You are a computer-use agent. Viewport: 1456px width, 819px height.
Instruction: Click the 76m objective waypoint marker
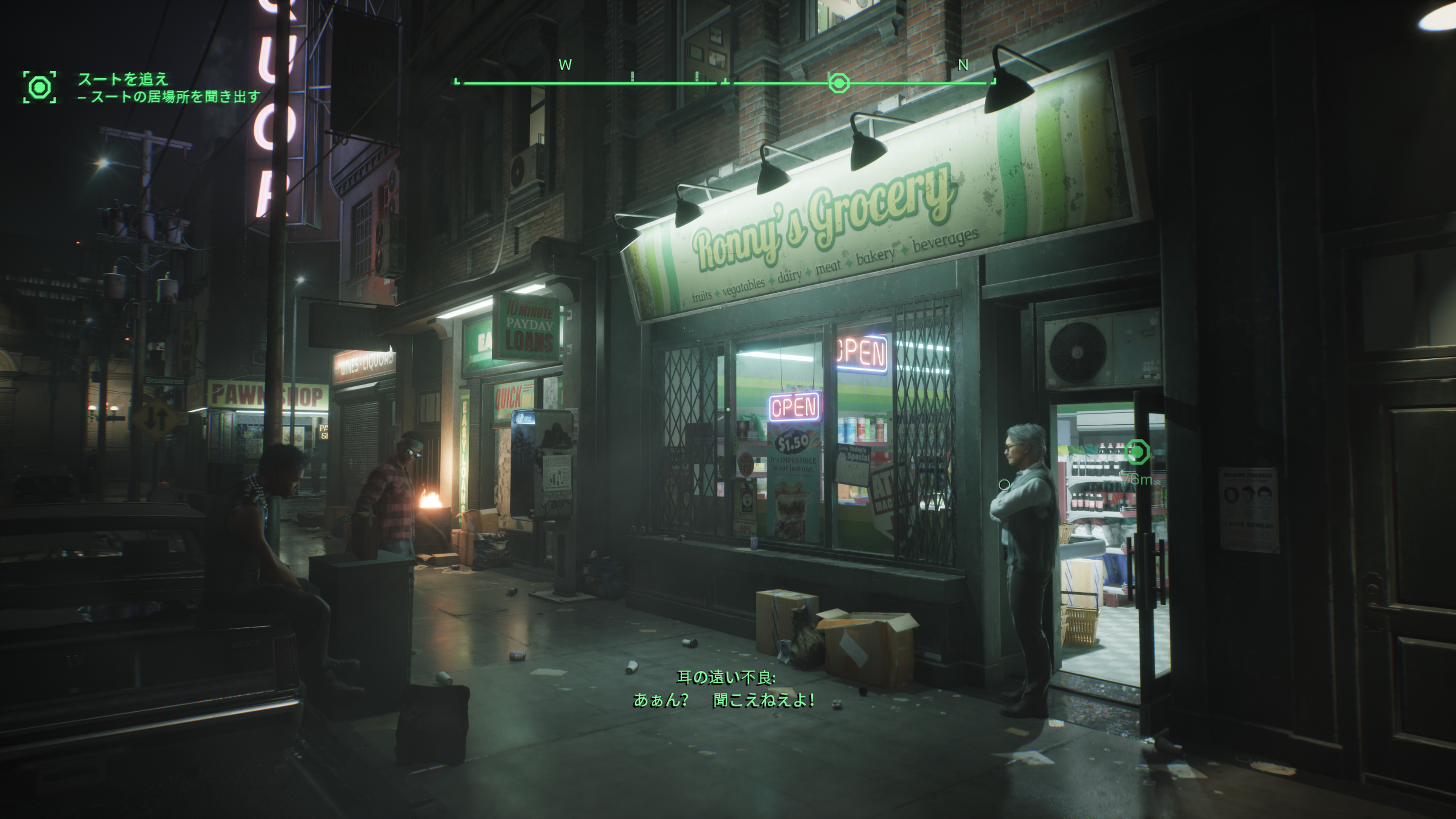pos(1137,452)
